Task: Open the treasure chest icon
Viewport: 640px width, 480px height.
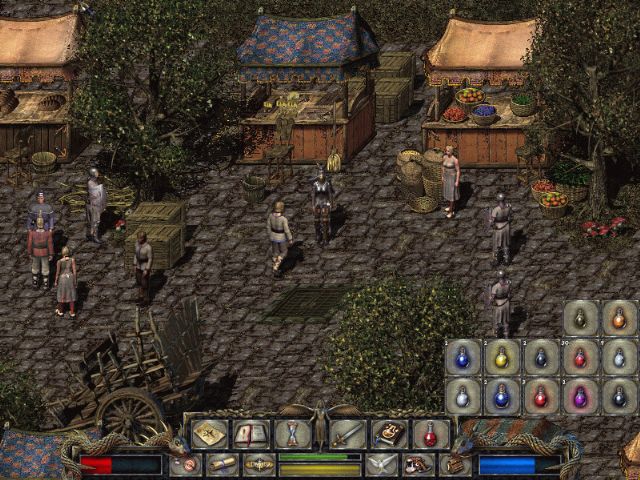Action: [455, 465]
